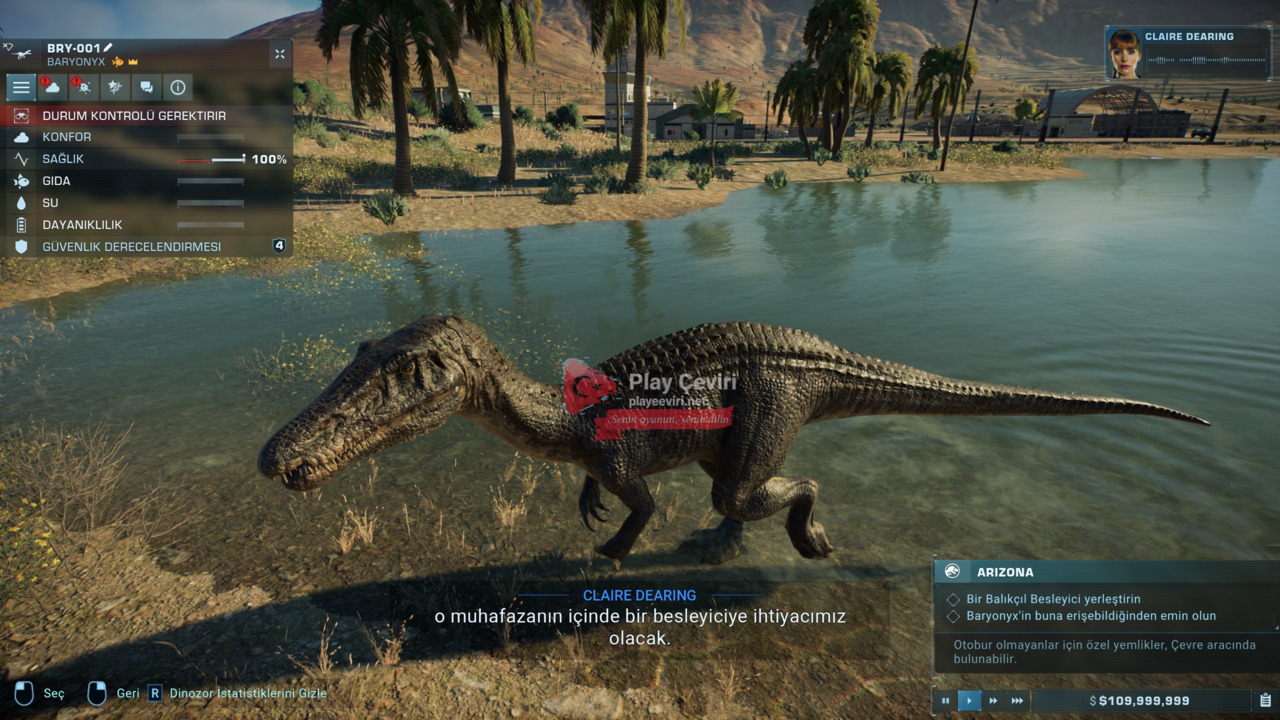This screenshot has width=1280, height=720.
Task: Open the clipboard icon beside the money
Action: [x=1265, y=701]
